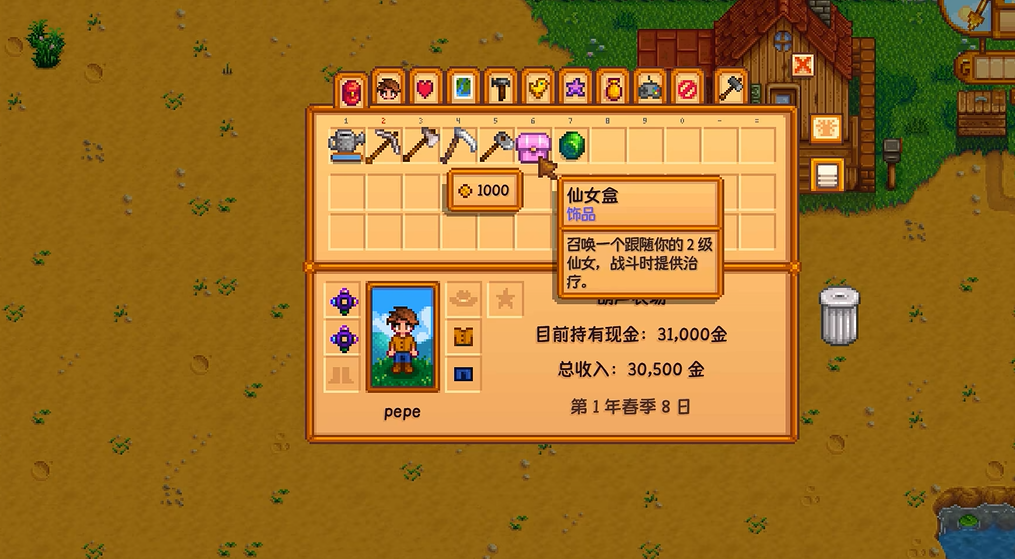Click the trash can to discard
Image resolution: width=1015 pixels, height=559 pixels.
[839, 315]
